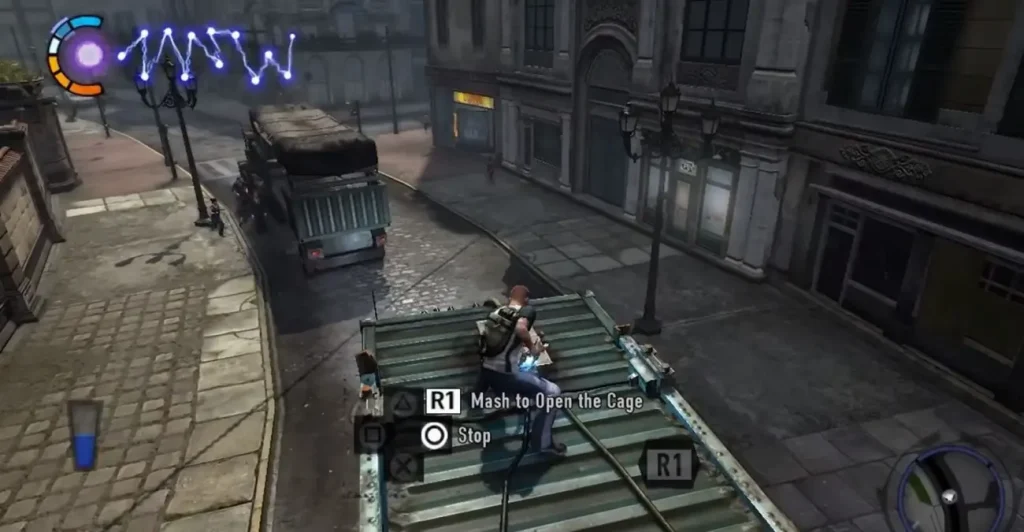
Task: Open the circular minimap
Action: click(x=950, y=492)
